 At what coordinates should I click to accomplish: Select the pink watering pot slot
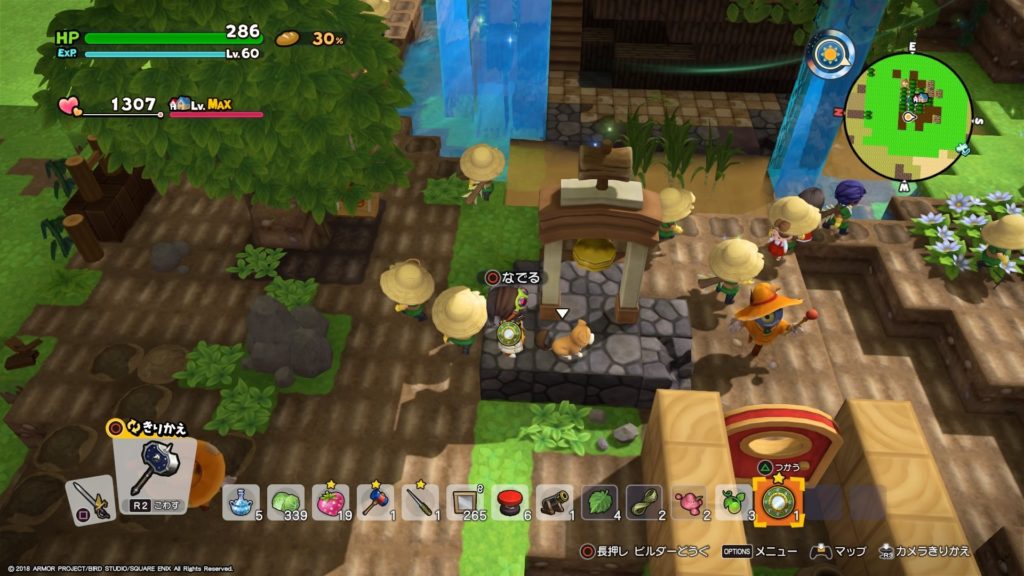(x=691, y=503)
